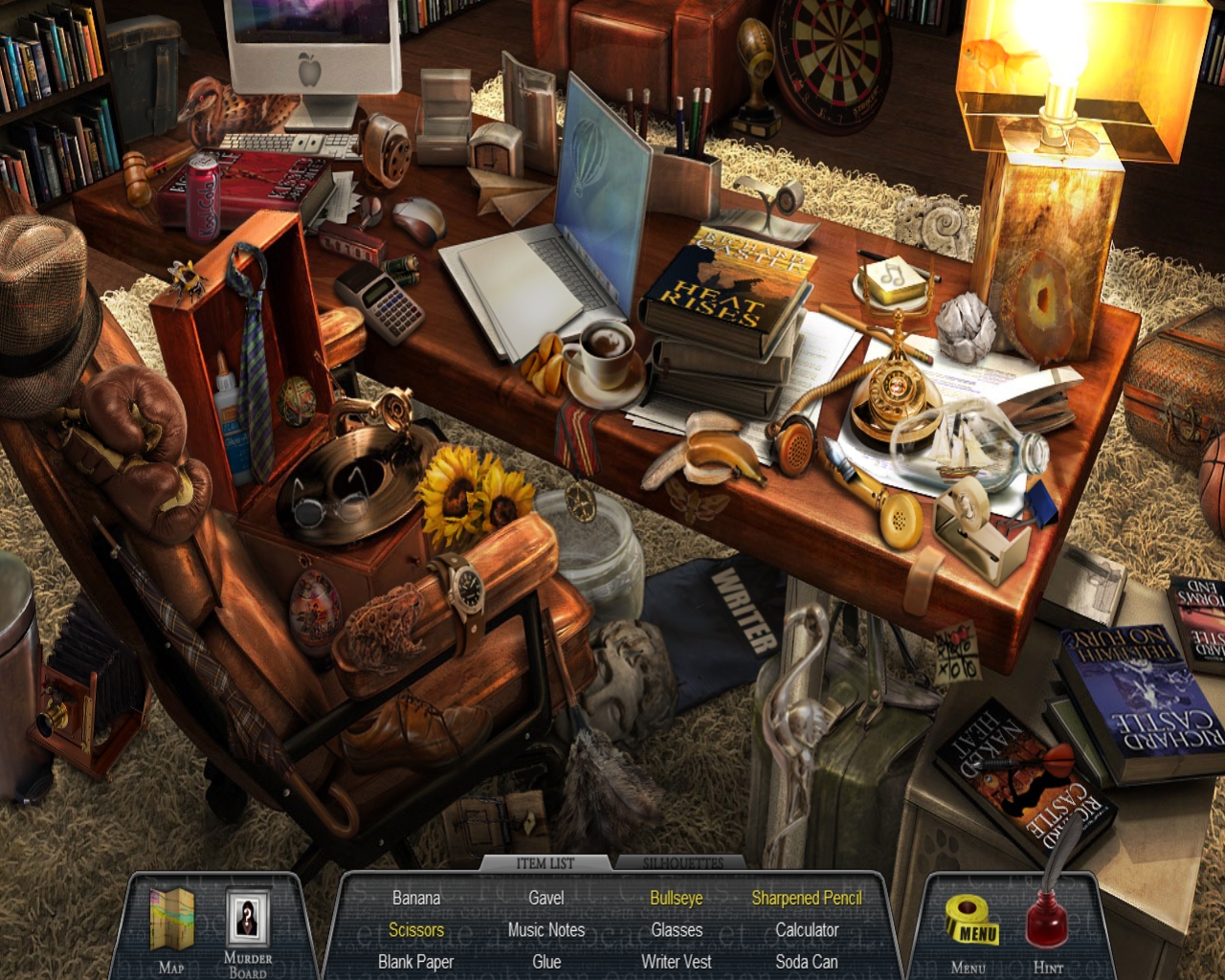This screenshot has height=980, width=1225.
Task: Select Calculator in the item list
Action: (807, 930)
